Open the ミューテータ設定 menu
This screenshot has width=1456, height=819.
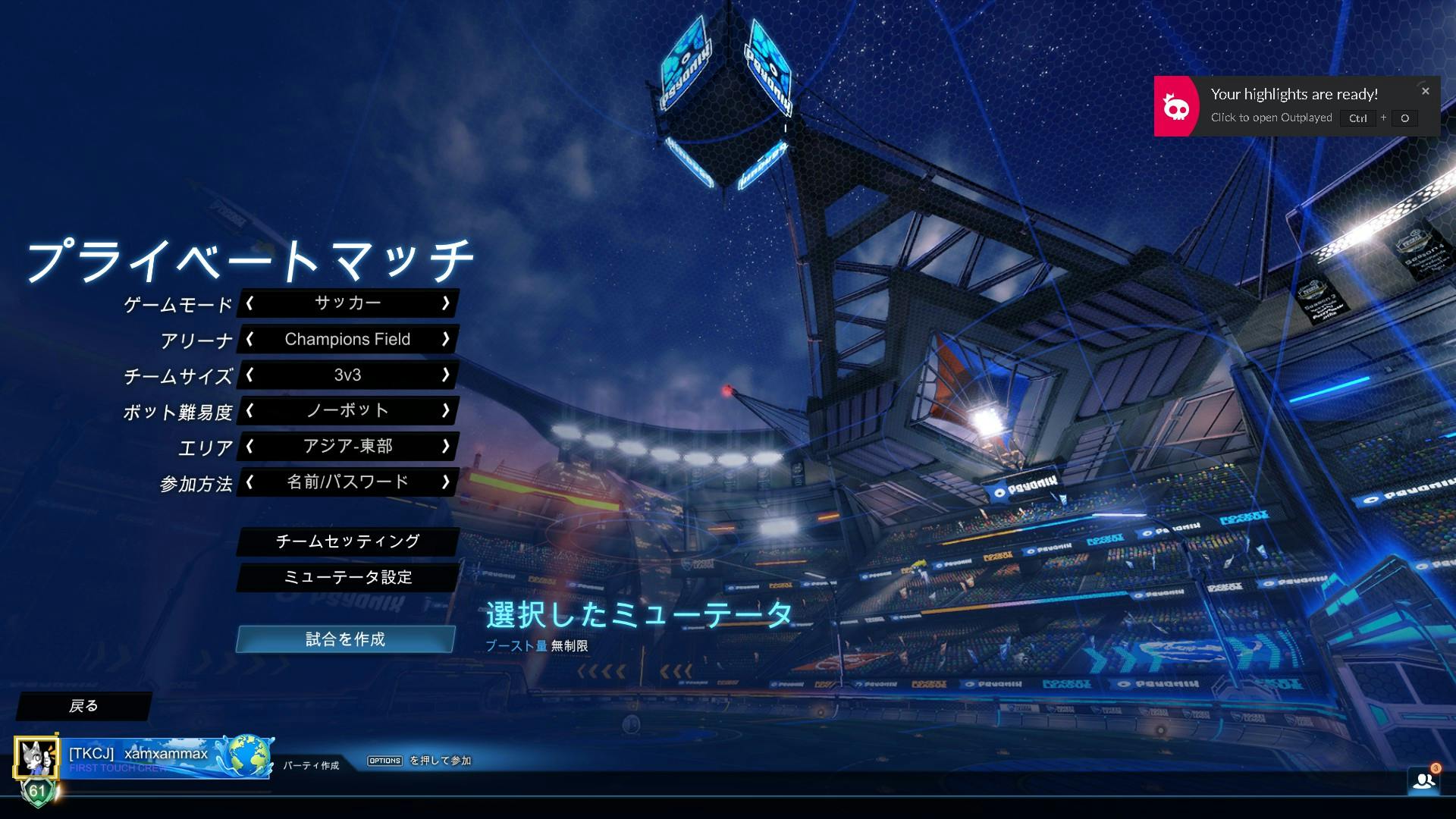(x=347, y=577)
